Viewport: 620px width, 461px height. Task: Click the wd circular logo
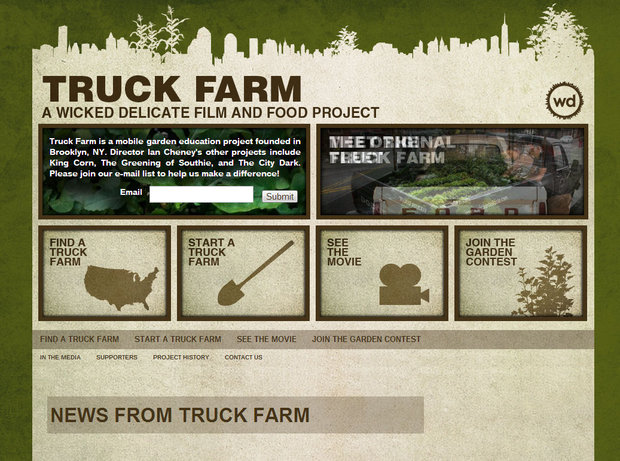[x=565, y=101]
